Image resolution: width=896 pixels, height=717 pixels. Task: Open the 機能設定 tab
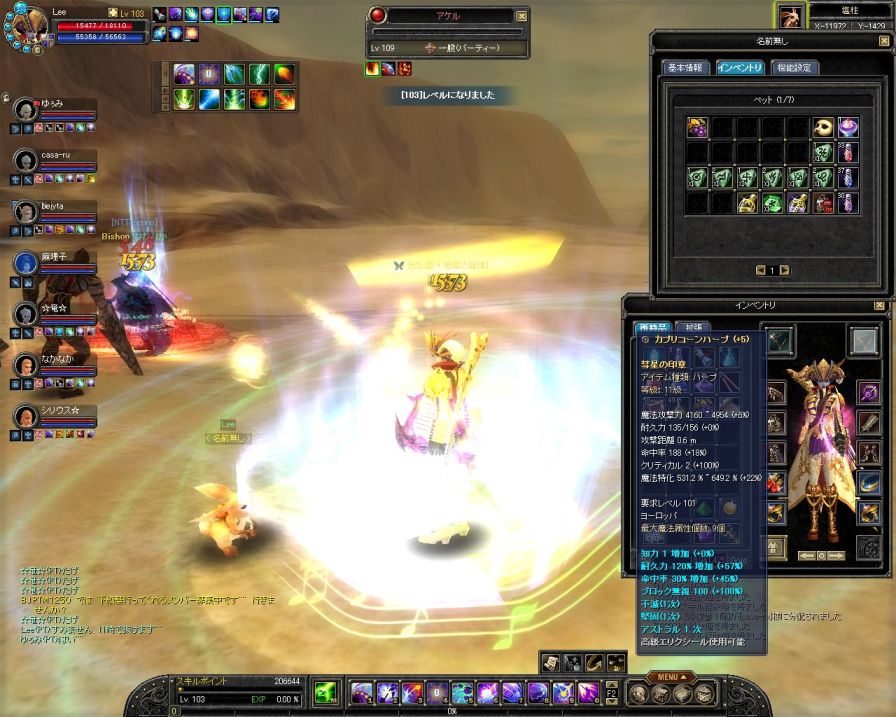[x=795, y=68]
